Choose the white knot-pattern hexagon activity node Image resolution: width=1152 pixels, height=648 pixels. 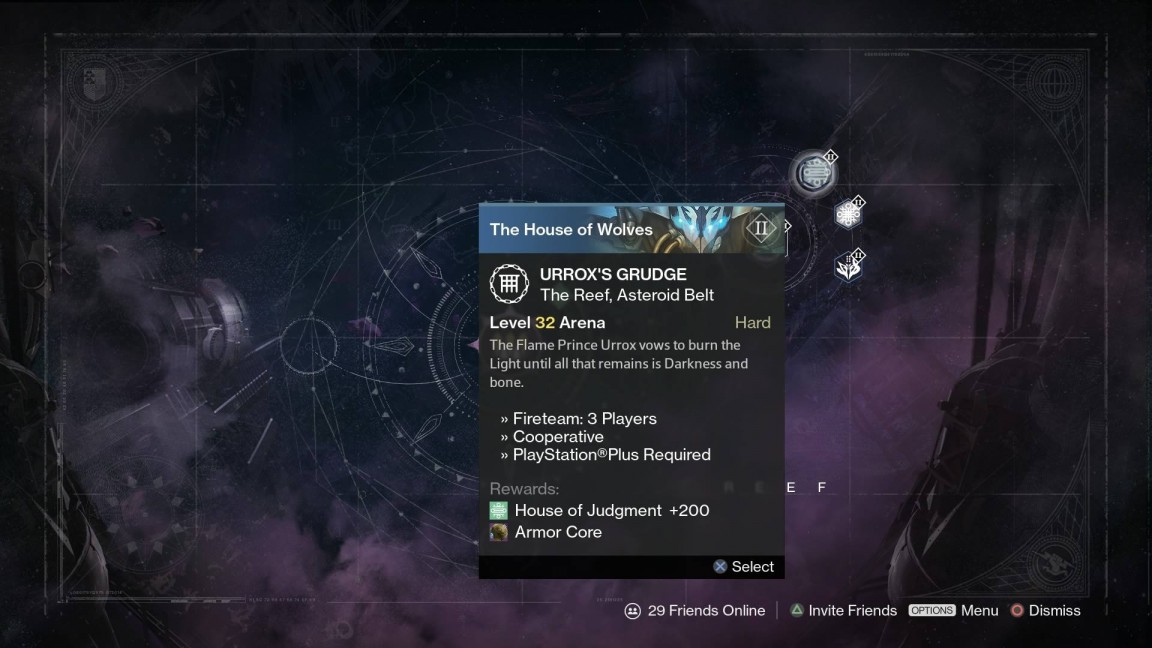click(x=848, y=214)
